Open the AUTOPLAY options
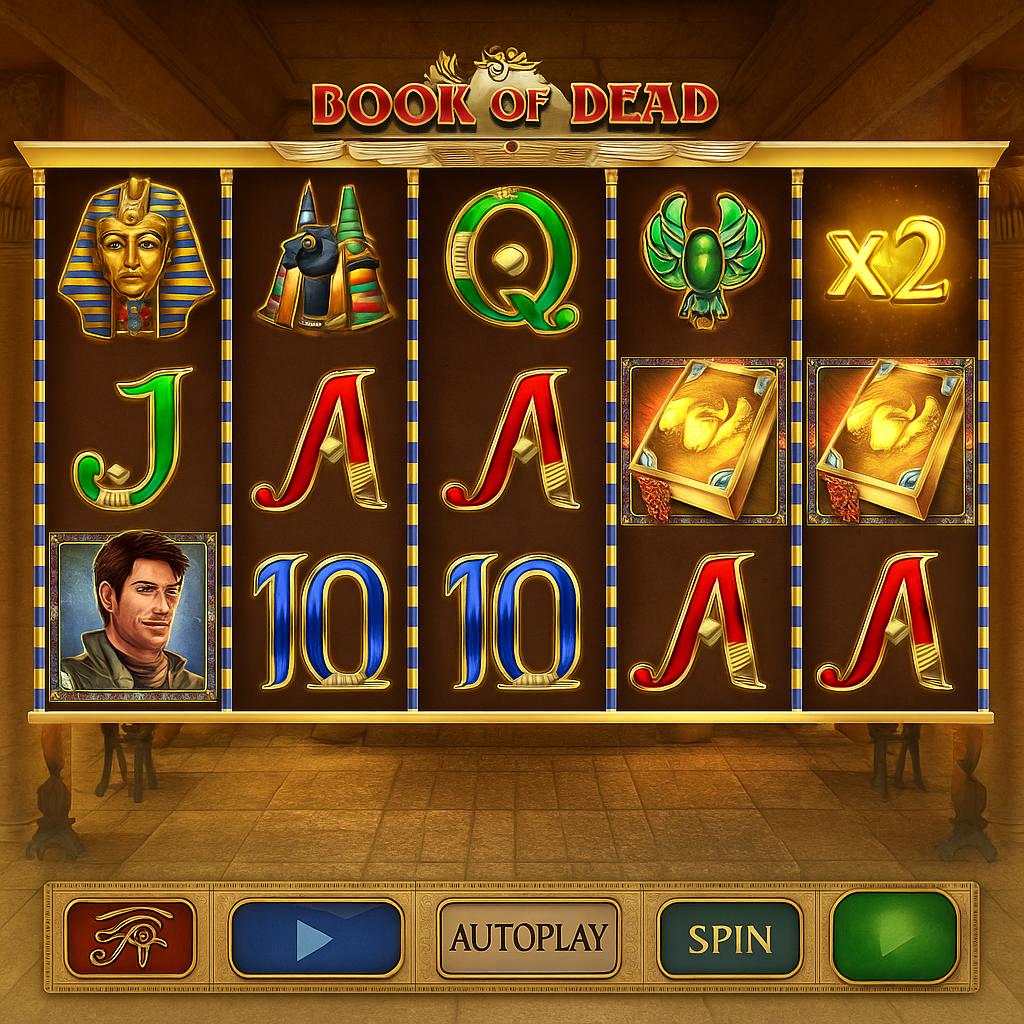Viewport: 1024px width, 1024px height. pos(528,938)
